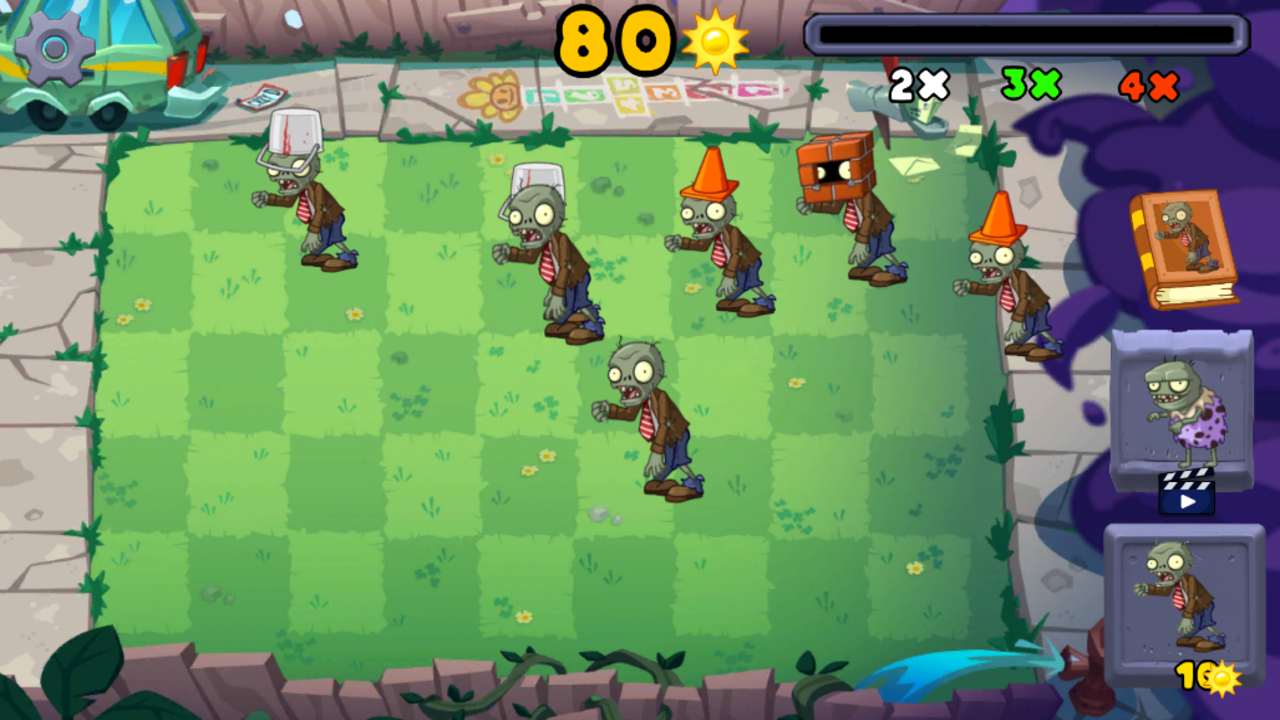Click the sun icon beside the counter
This screenshot has width=1280, height=720.
pos(715,40)
